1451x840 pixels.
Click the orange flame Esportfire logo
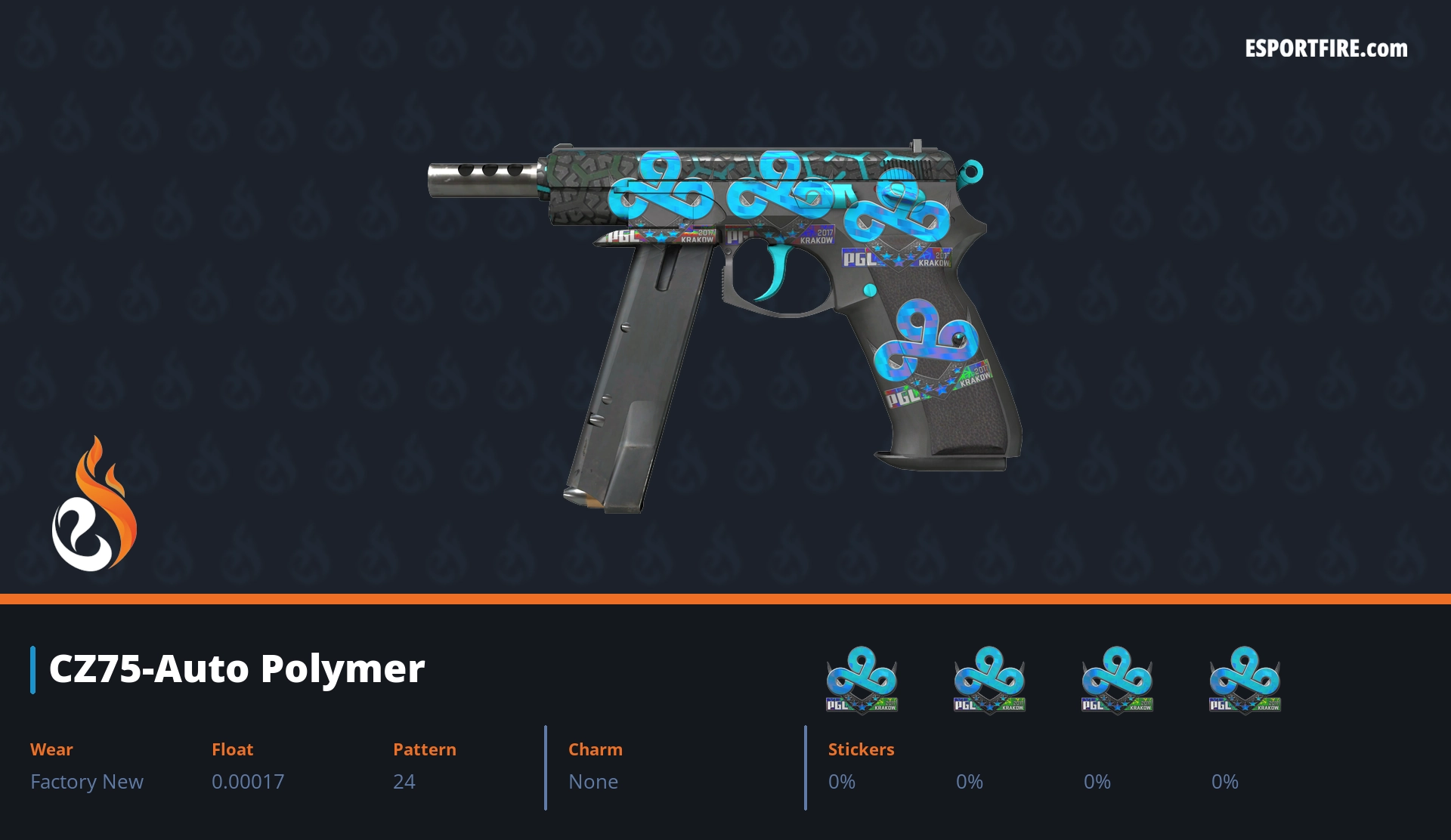pyautogui.click(x=94, y=505)
